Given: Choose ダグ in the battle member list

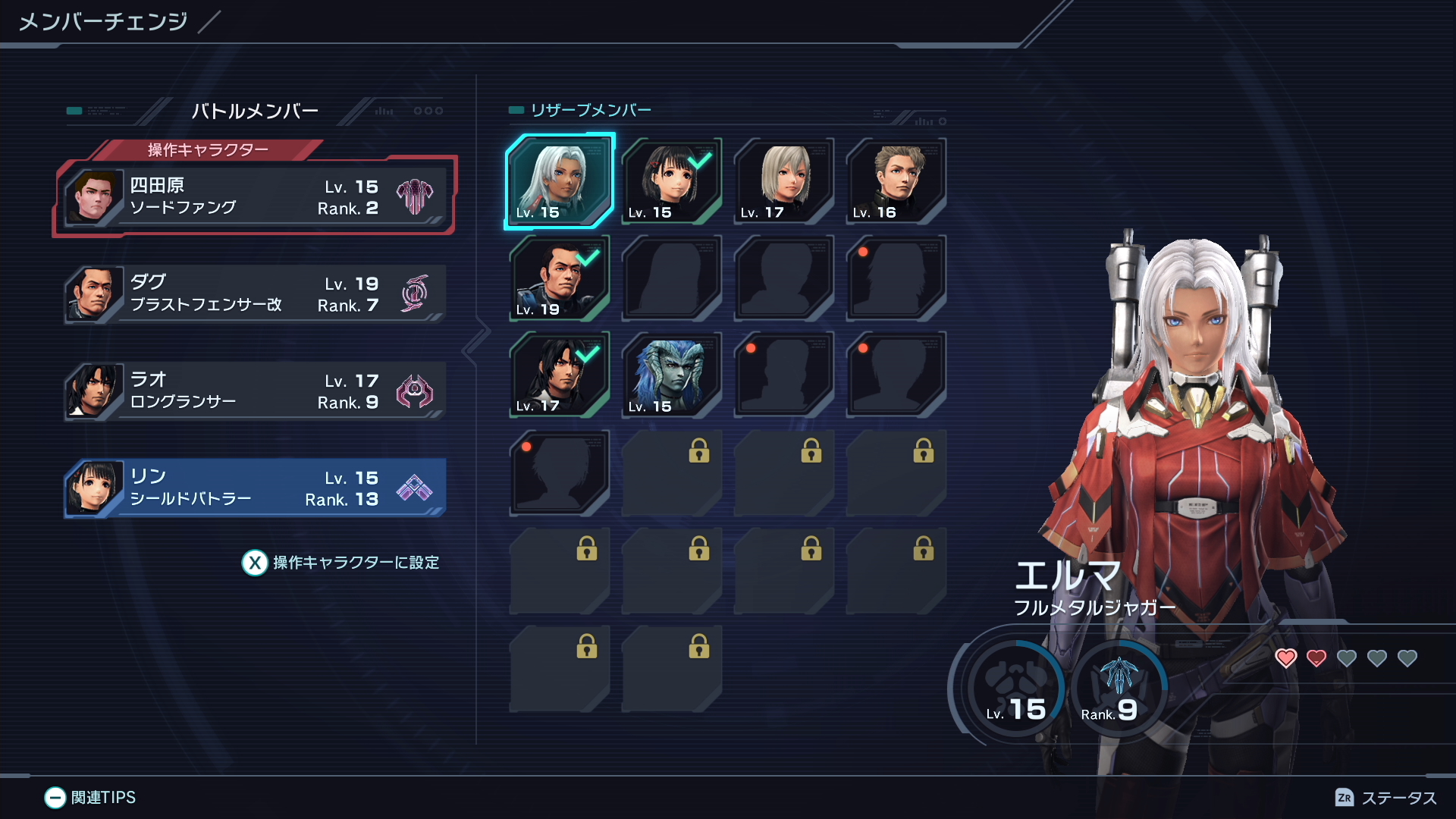Looking at the screenshot, I should tap(255, 293).
